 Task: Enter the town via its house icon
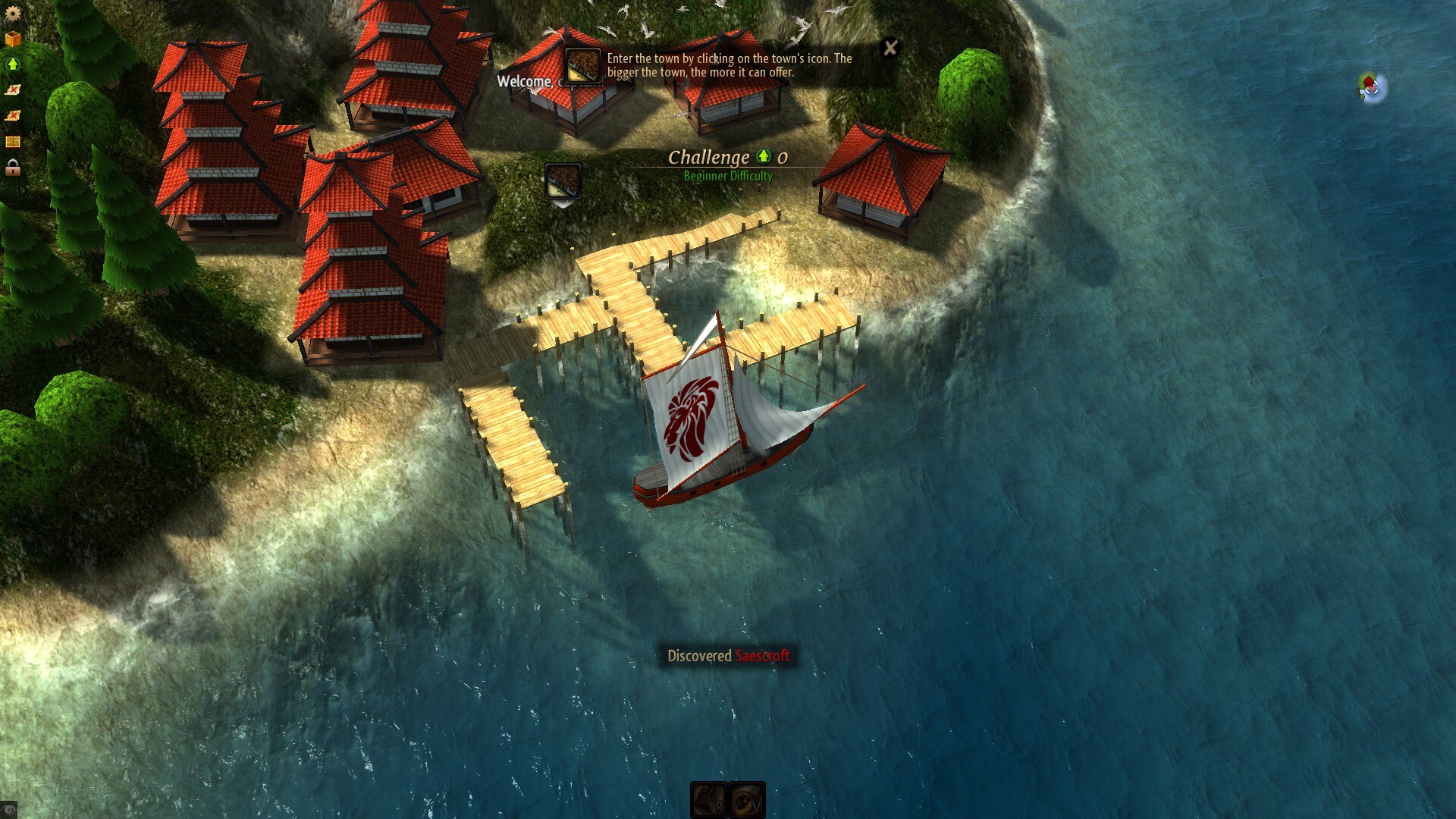563,182
